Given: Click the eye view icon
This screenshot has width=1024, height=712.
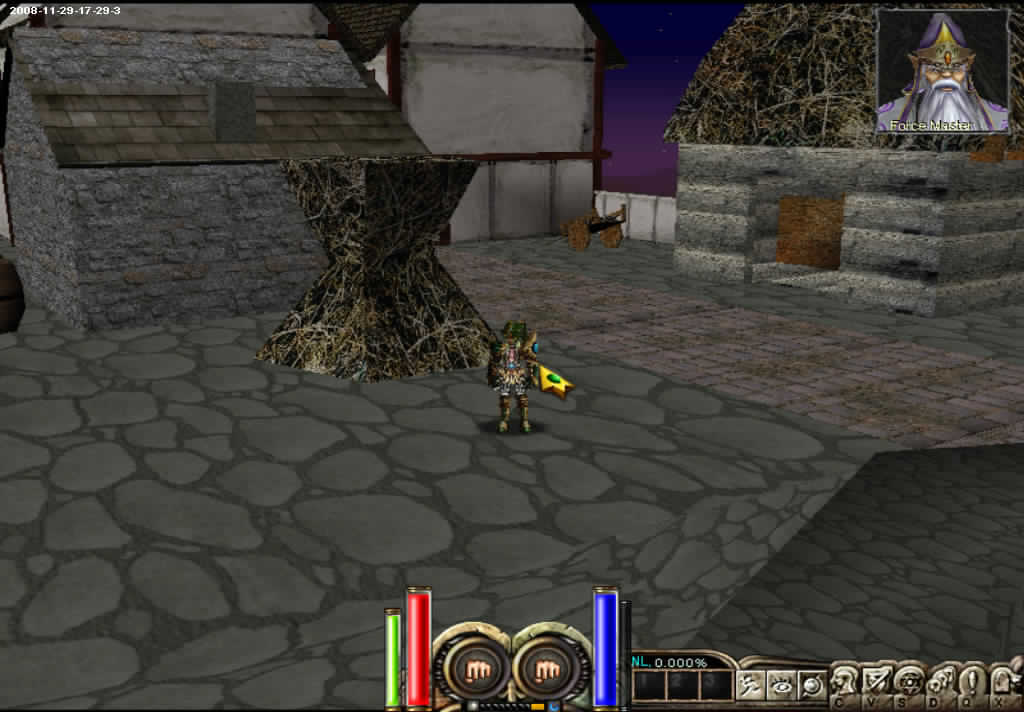Looking at the screenshot, I should pyautogui.click(x=781, y=685).
